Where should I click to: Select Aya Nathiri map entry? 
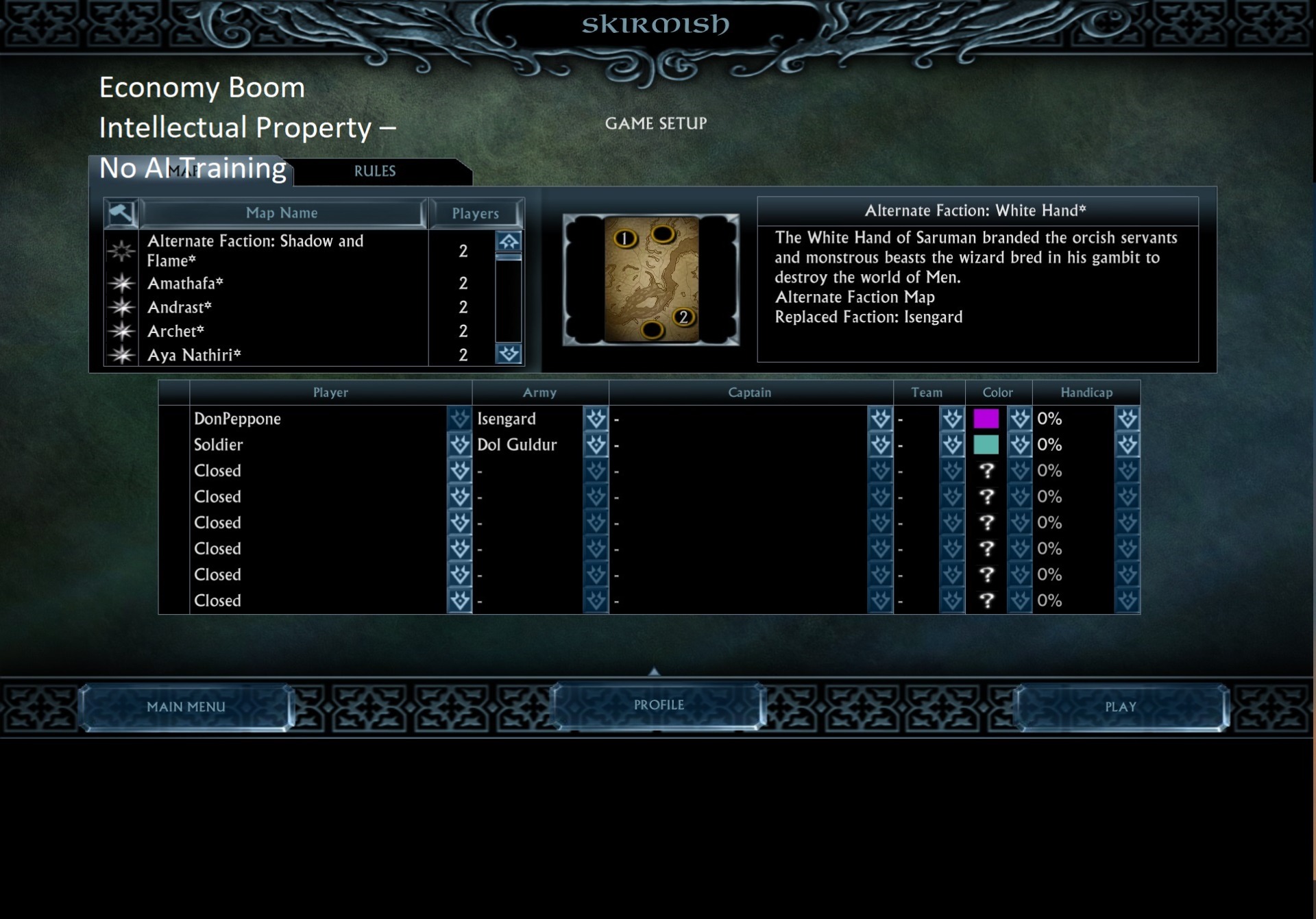194,355
